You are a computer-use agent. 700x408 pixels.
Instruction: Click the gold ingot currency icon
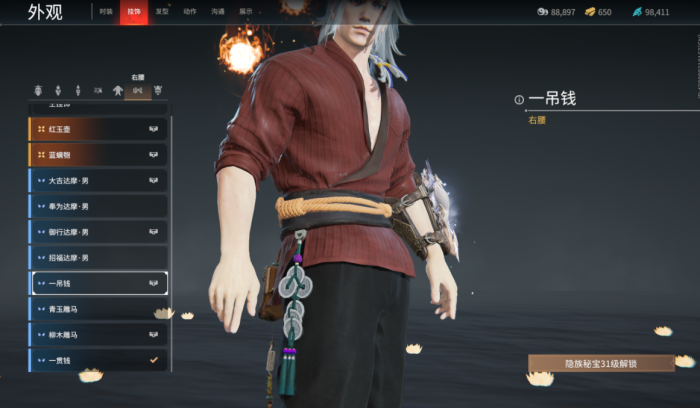590,12
